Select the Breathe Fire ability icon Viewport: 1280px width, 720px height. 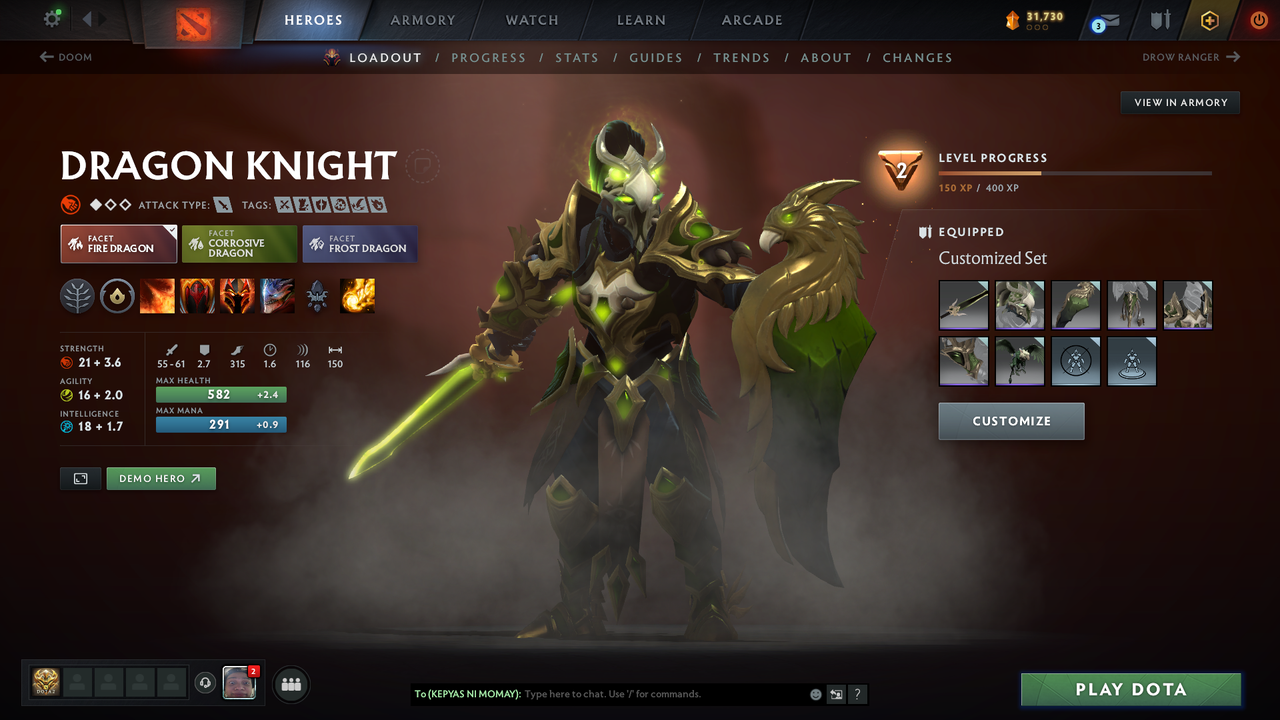(x=157, y=295)
